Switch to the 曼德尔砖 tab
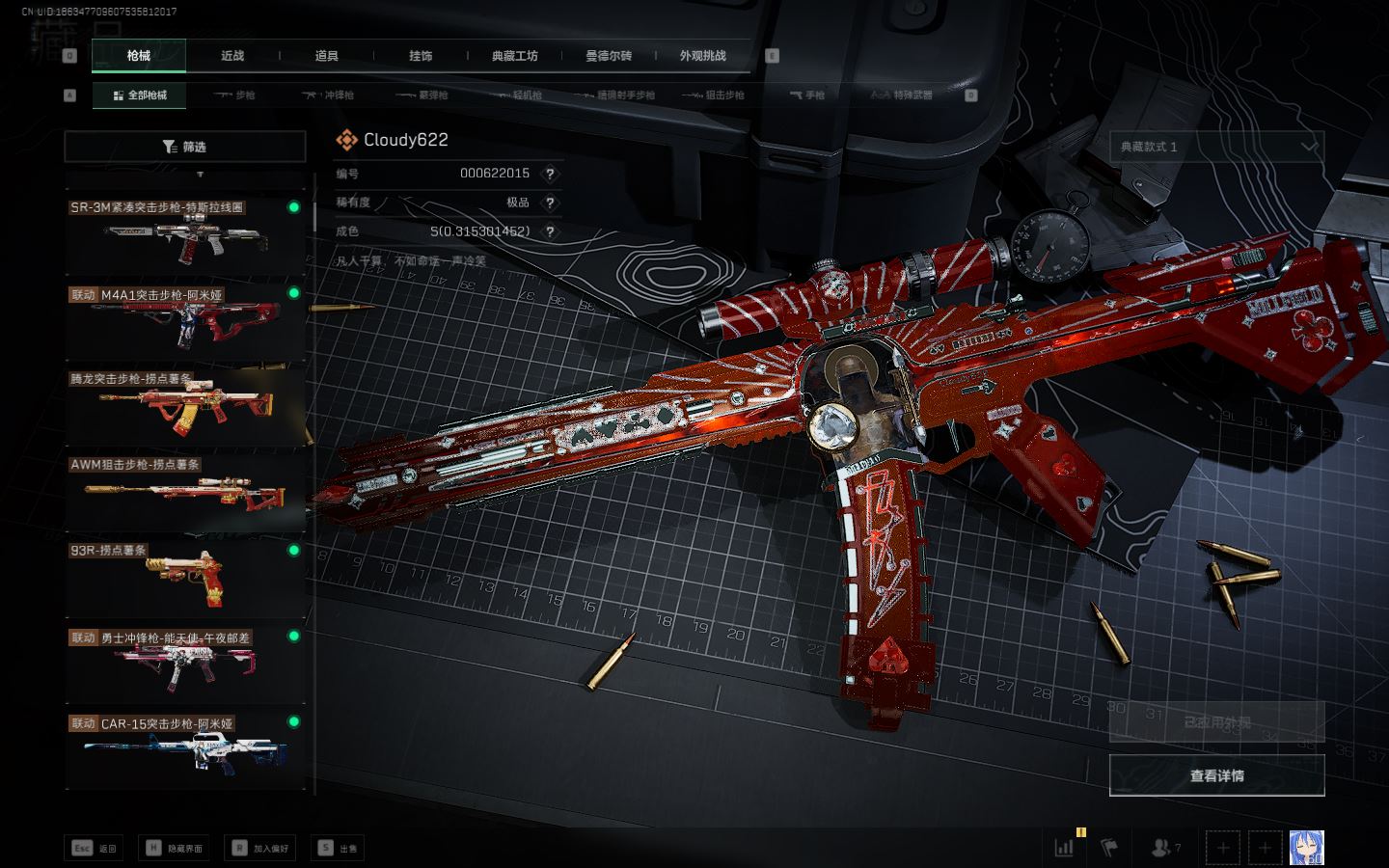Viewport: 1389px width, 868px height. [609, 56]
